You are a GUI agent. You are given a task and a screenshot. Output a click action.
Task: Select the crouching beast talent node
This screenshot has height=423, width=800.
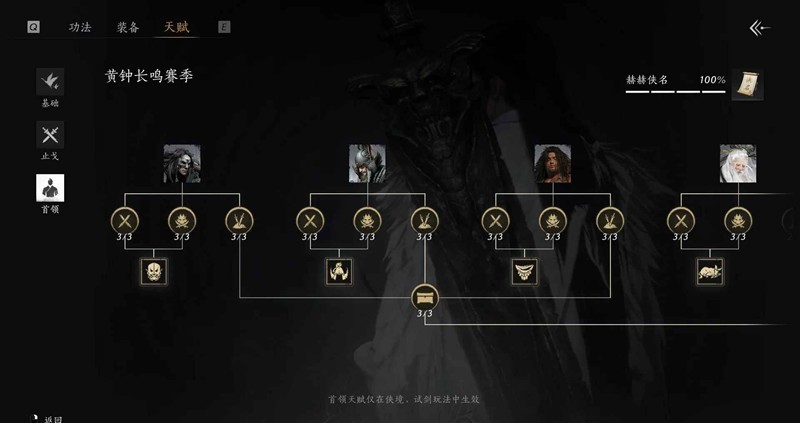710,271
